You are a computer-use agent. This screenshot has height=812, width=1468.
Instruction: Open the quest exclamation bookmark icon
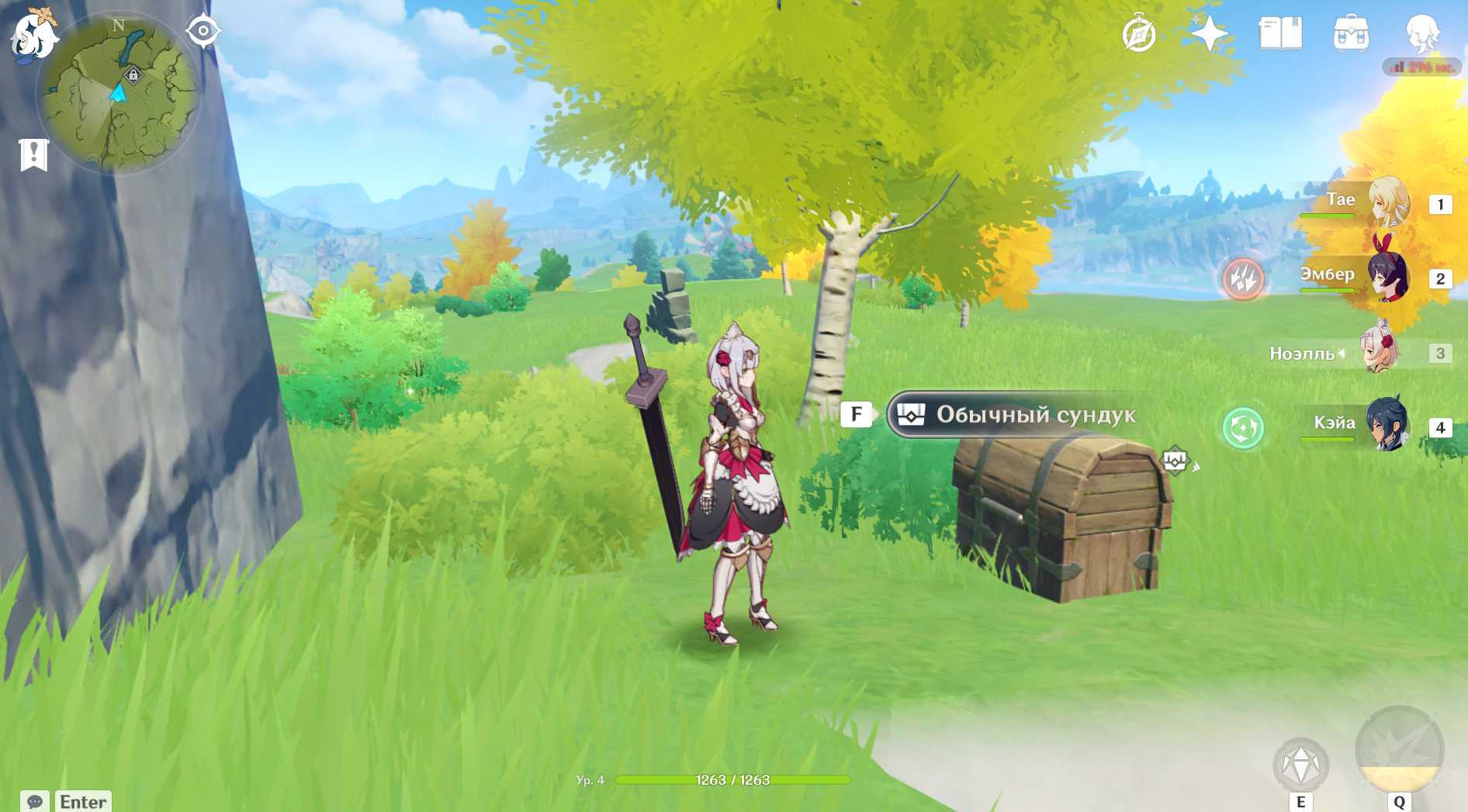click(x=33, y=154)
